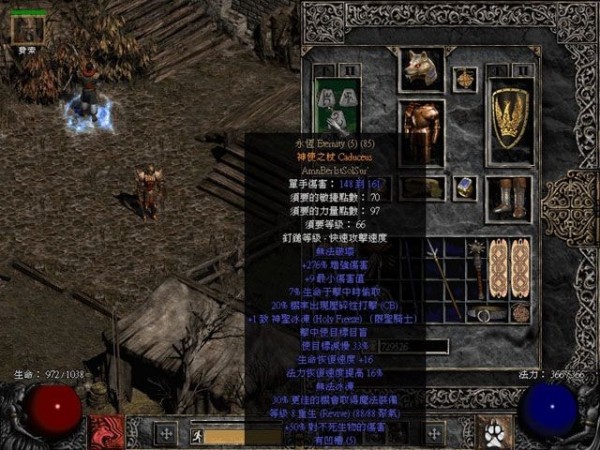Select the rune stones in weapon slot

332,100
